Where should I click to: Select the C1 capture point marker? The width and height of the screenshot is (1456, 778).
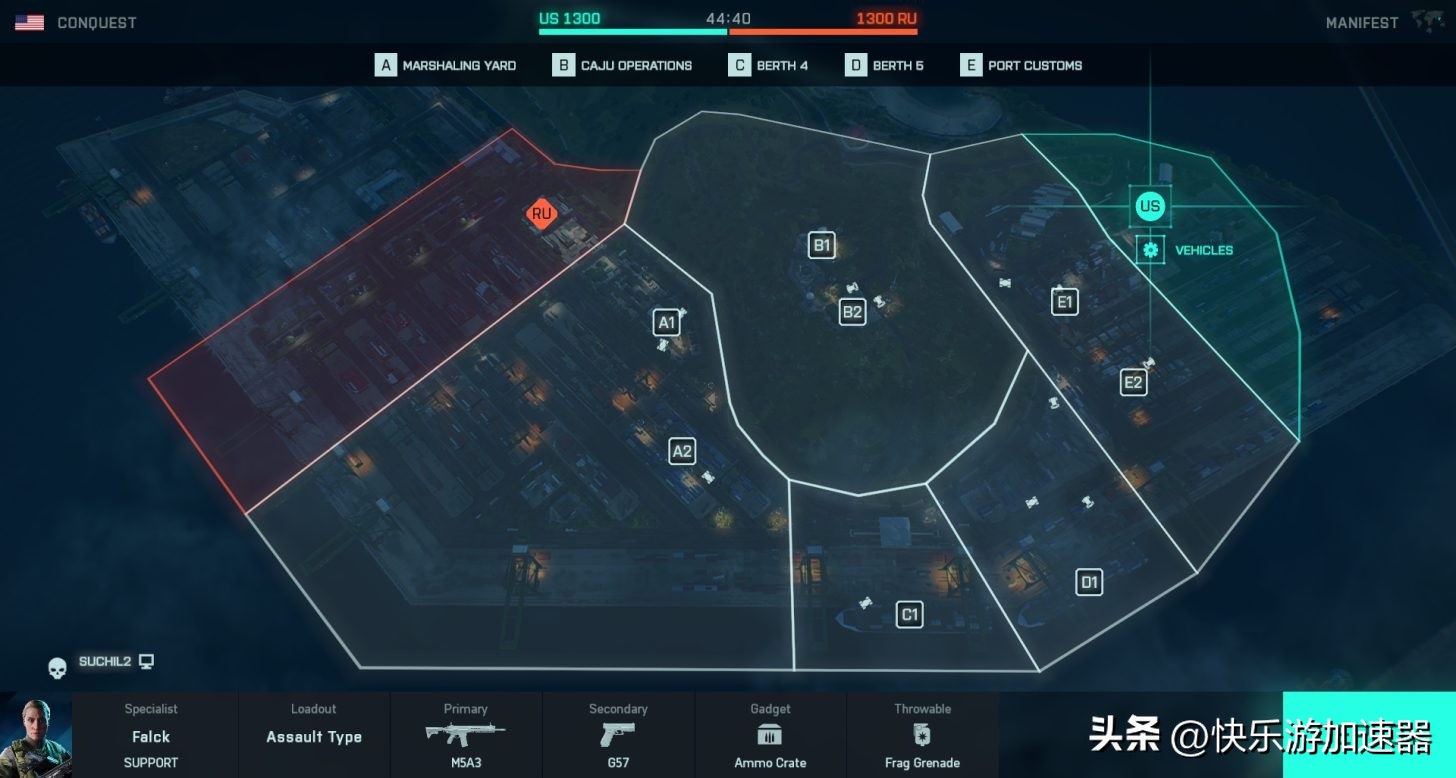[909, 614]
